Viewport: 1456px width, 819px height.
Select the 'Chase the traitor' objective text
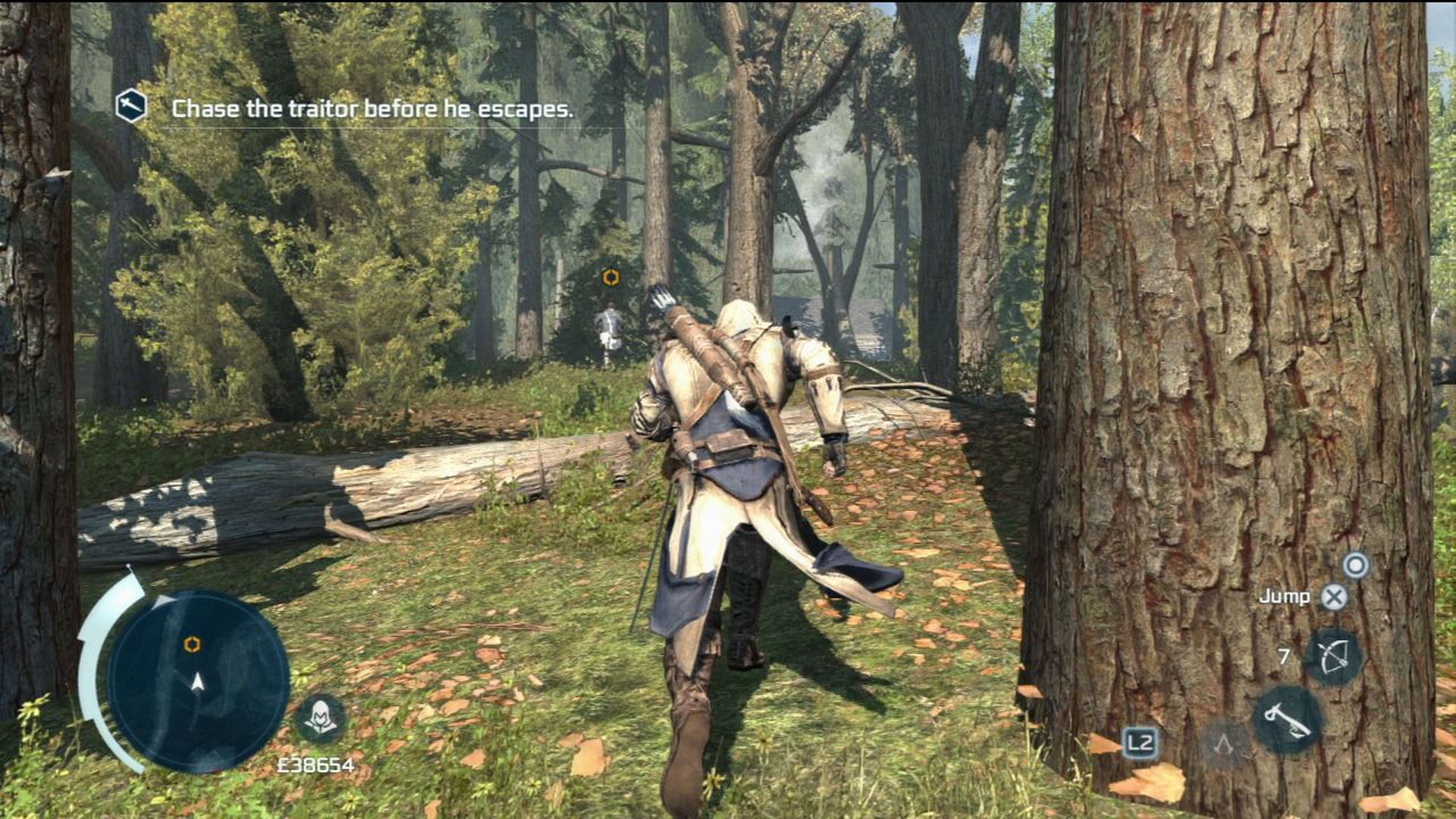[x=372, y=109]
